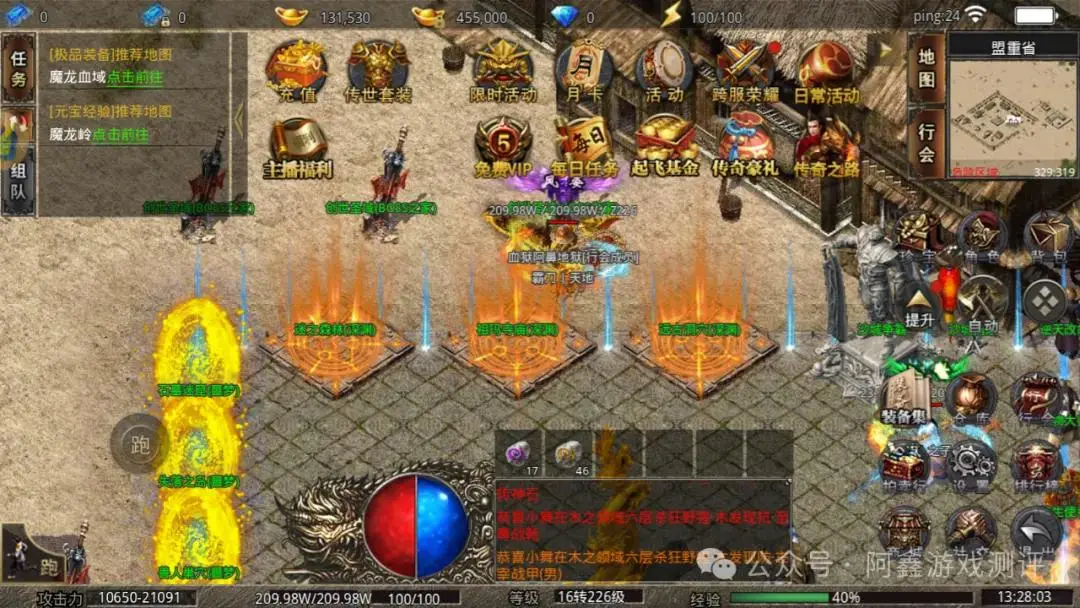Open the 角色 character icon
Viewport: 1080px width, 608px height.
981,238
